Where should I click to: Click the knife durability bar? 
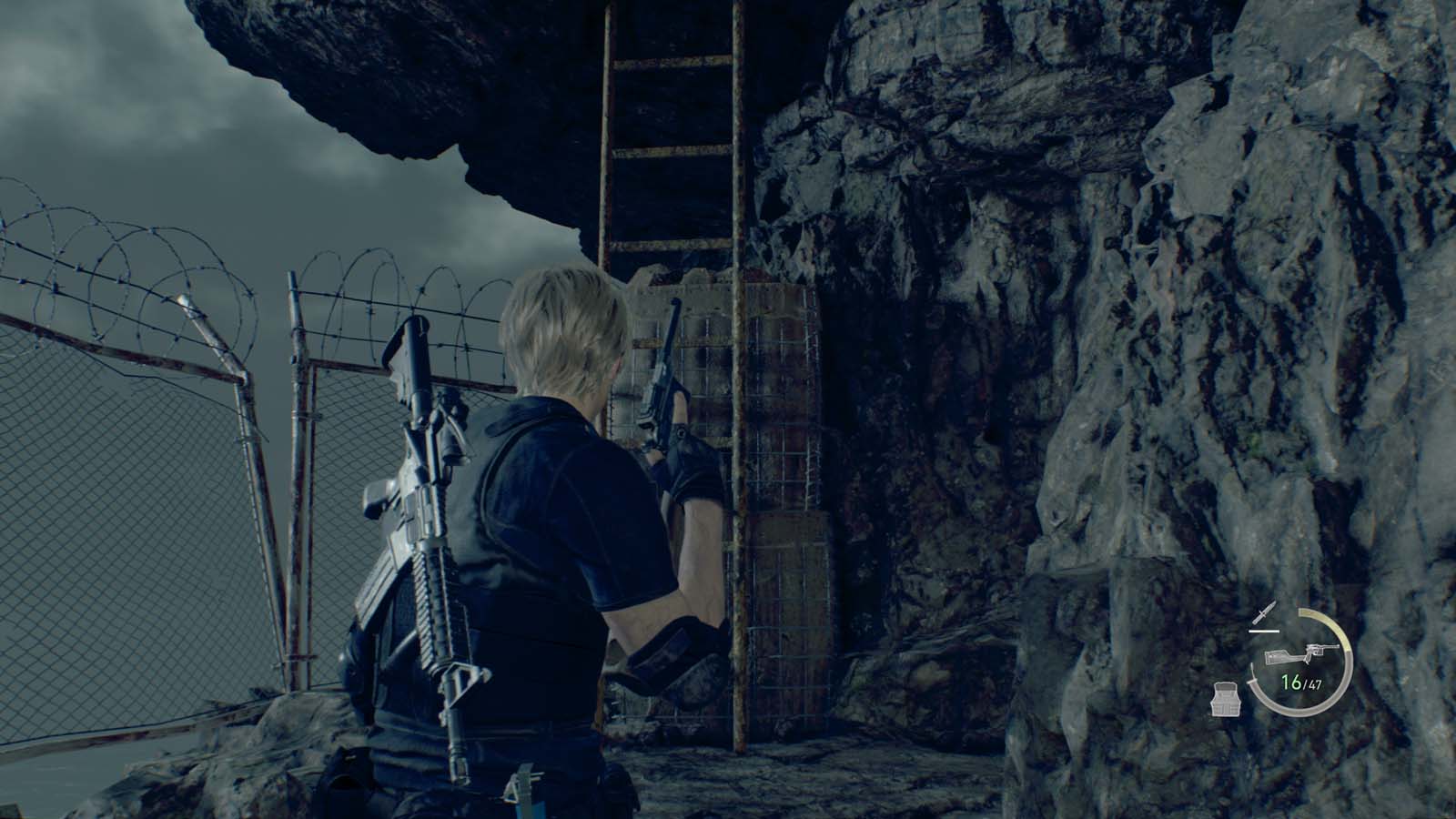[1264, 631]
